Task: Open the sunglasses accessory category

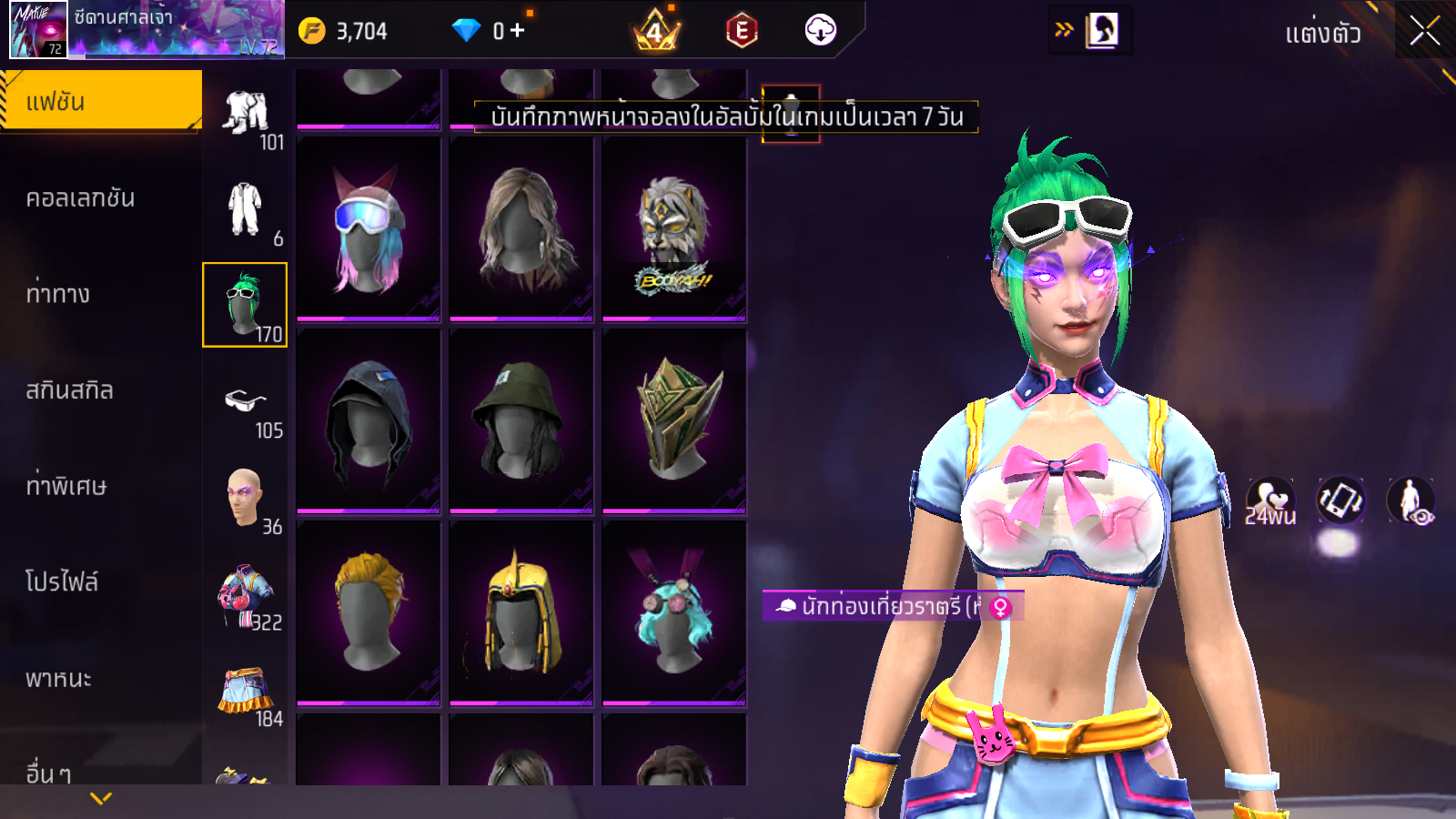Action: point(246,402)
